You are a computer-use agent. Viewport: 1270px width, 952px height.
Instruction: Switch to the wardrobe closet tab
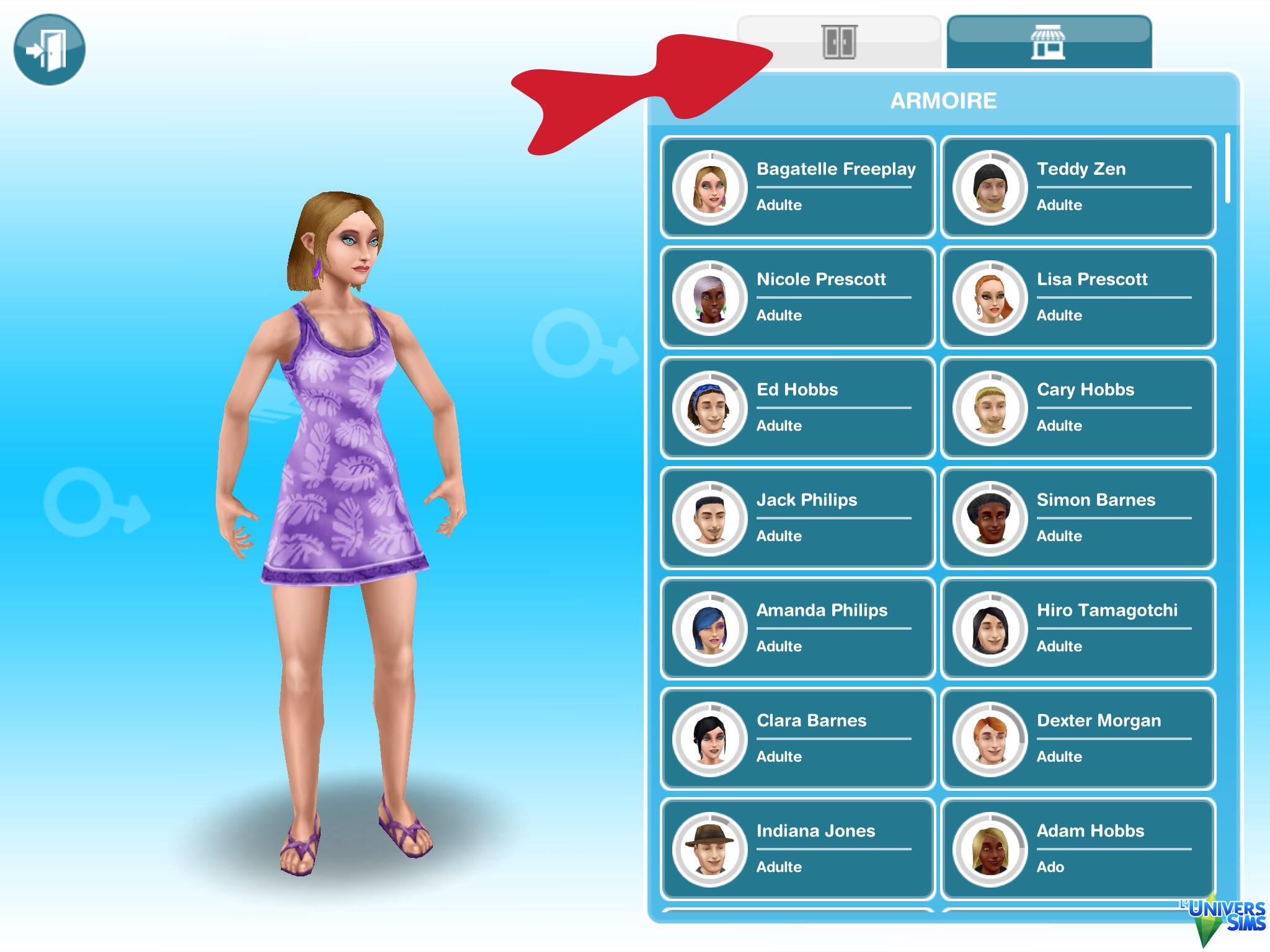tap(840, 42)
